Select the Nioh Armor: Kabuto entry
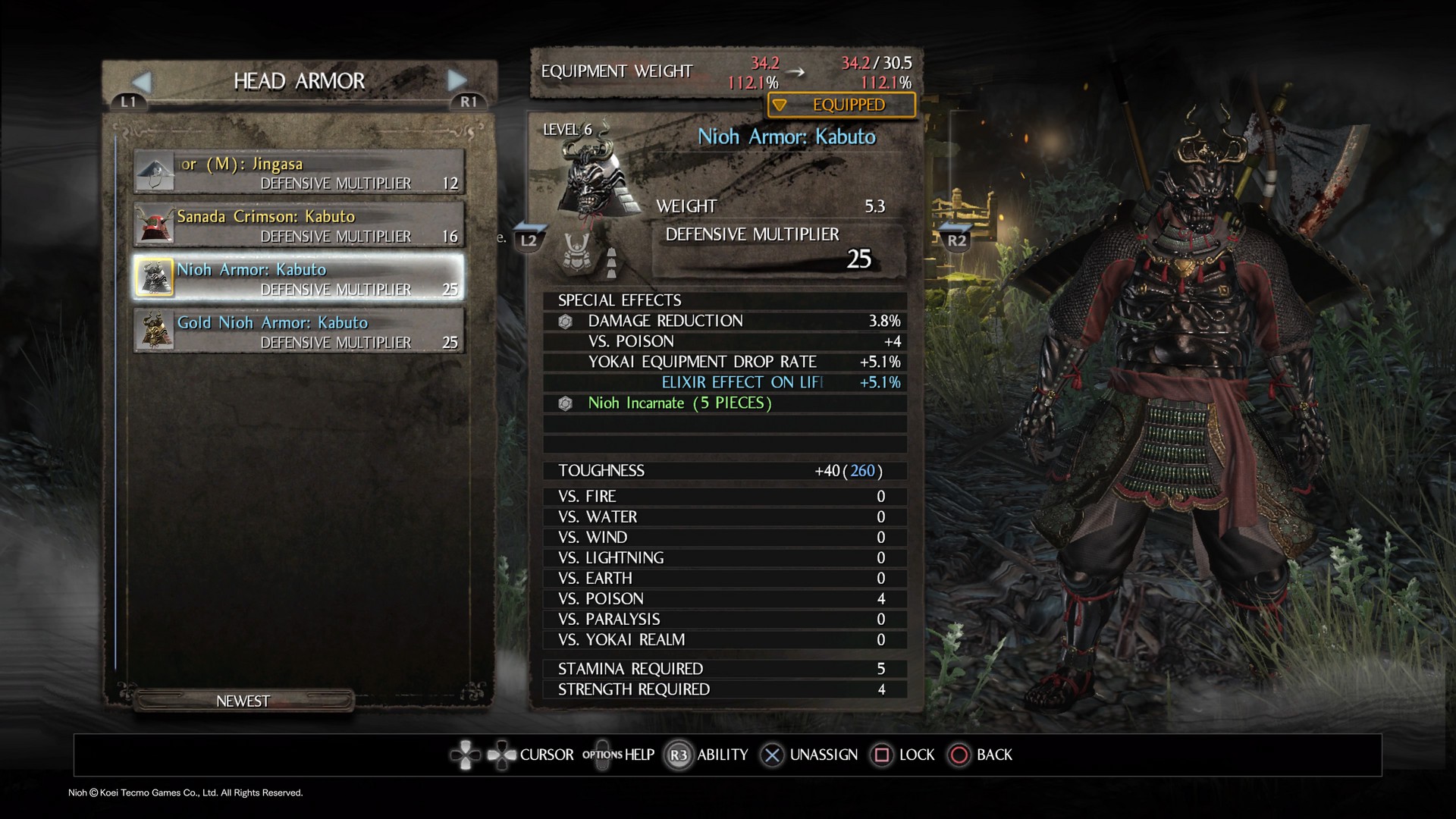This screenshot has height=819, width=1456. (299, 278)
